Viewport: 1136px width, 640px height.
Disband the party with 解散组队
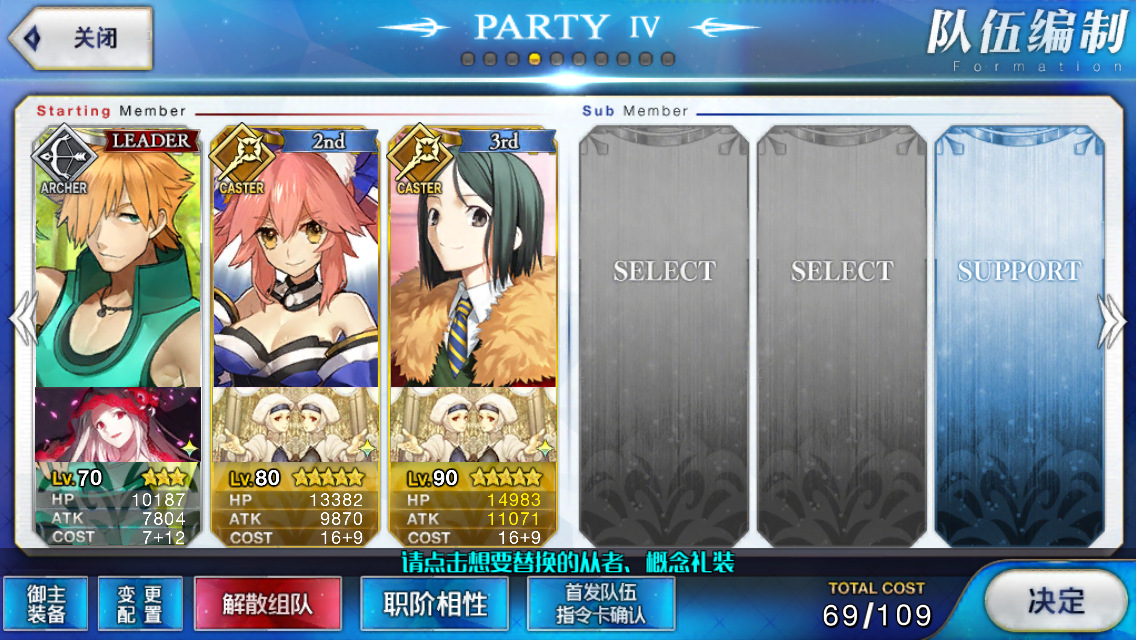[x=267, y=604]
